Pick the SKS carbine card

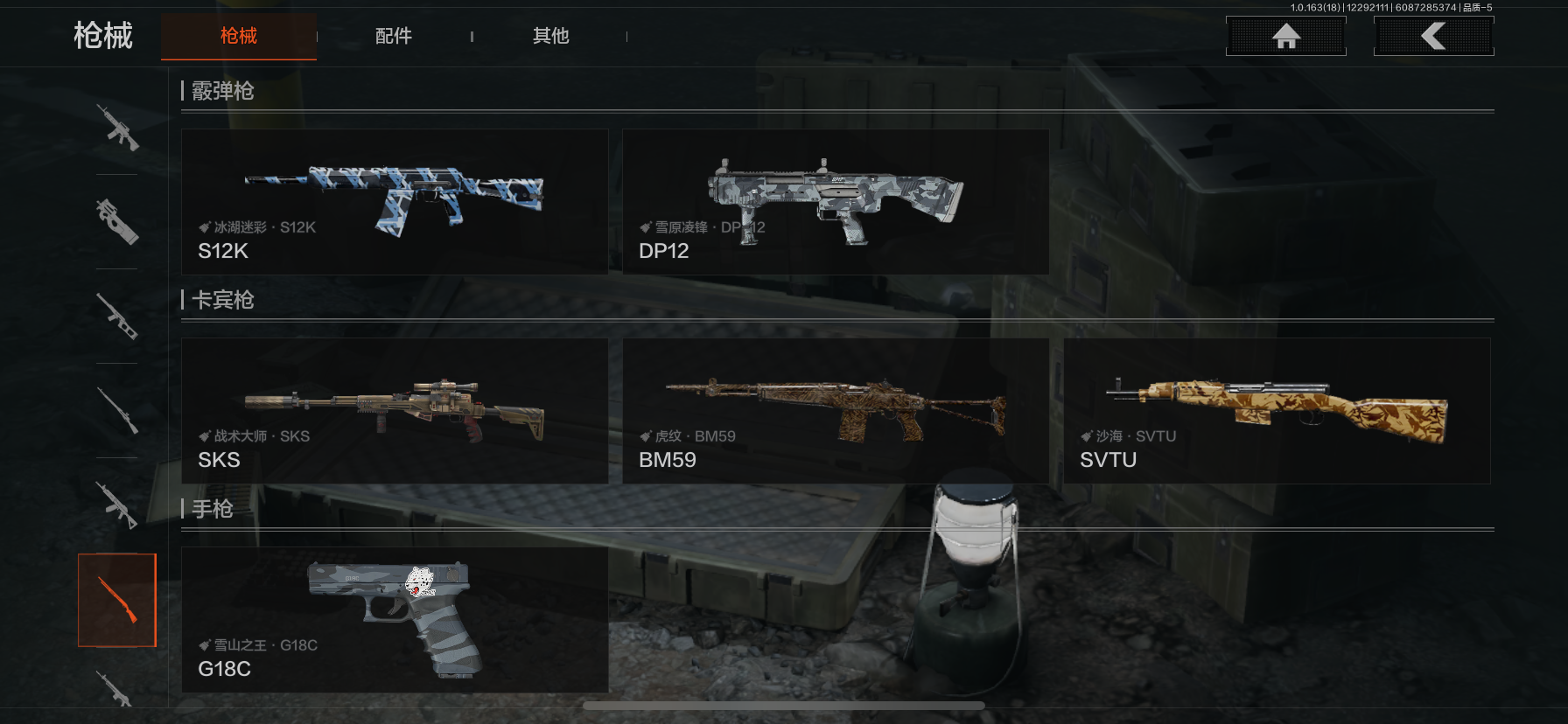(x=395, y=411)
